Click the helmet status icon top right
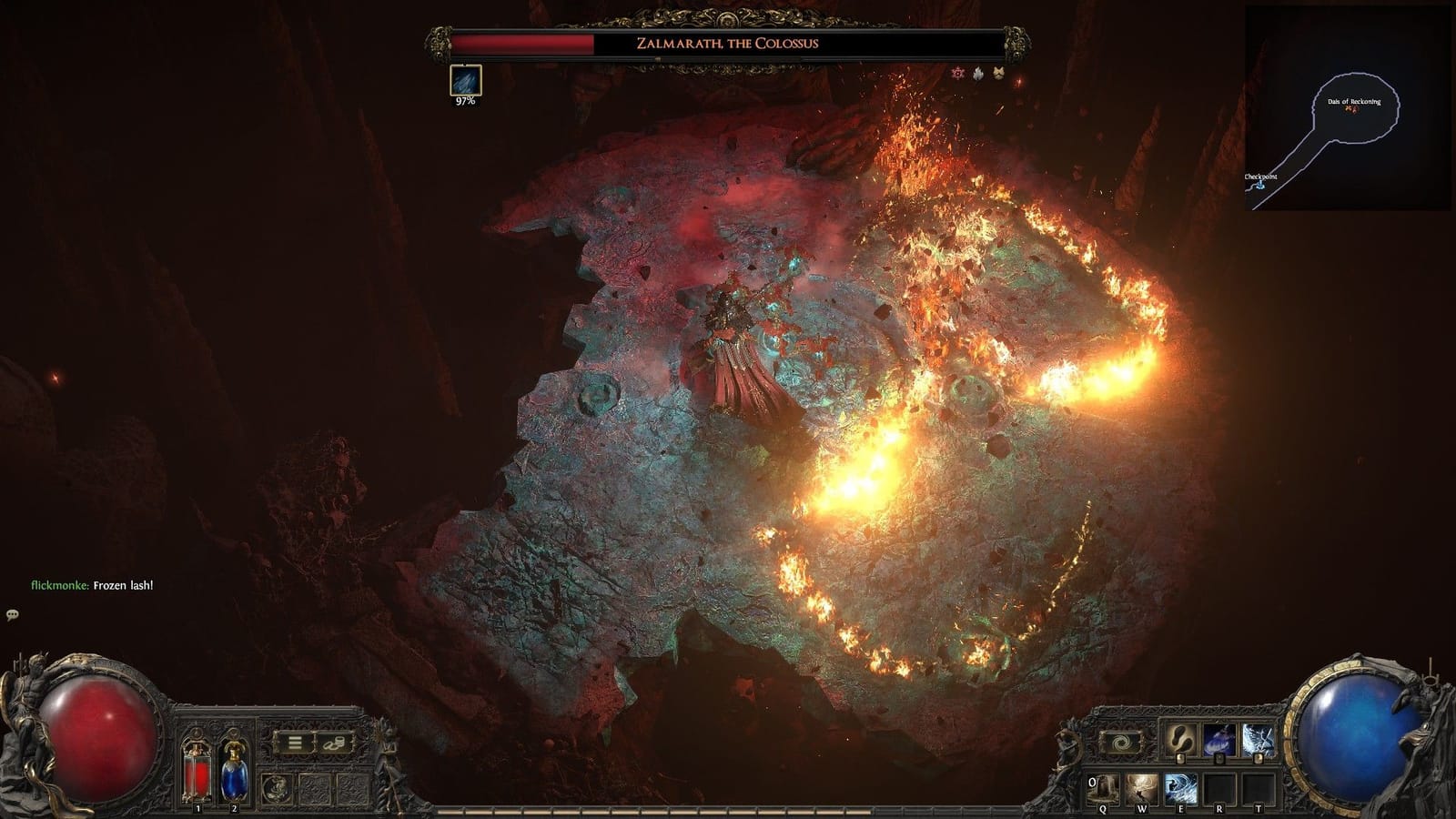 coord(997,75)
